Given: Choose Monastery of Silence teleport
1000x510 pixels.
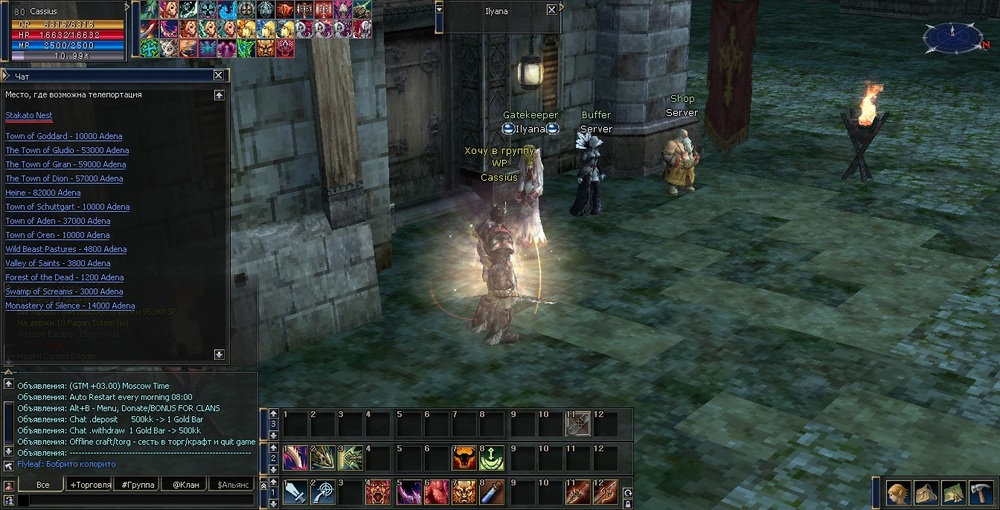Looking at the screenshot, I should [x=69, y=306].
